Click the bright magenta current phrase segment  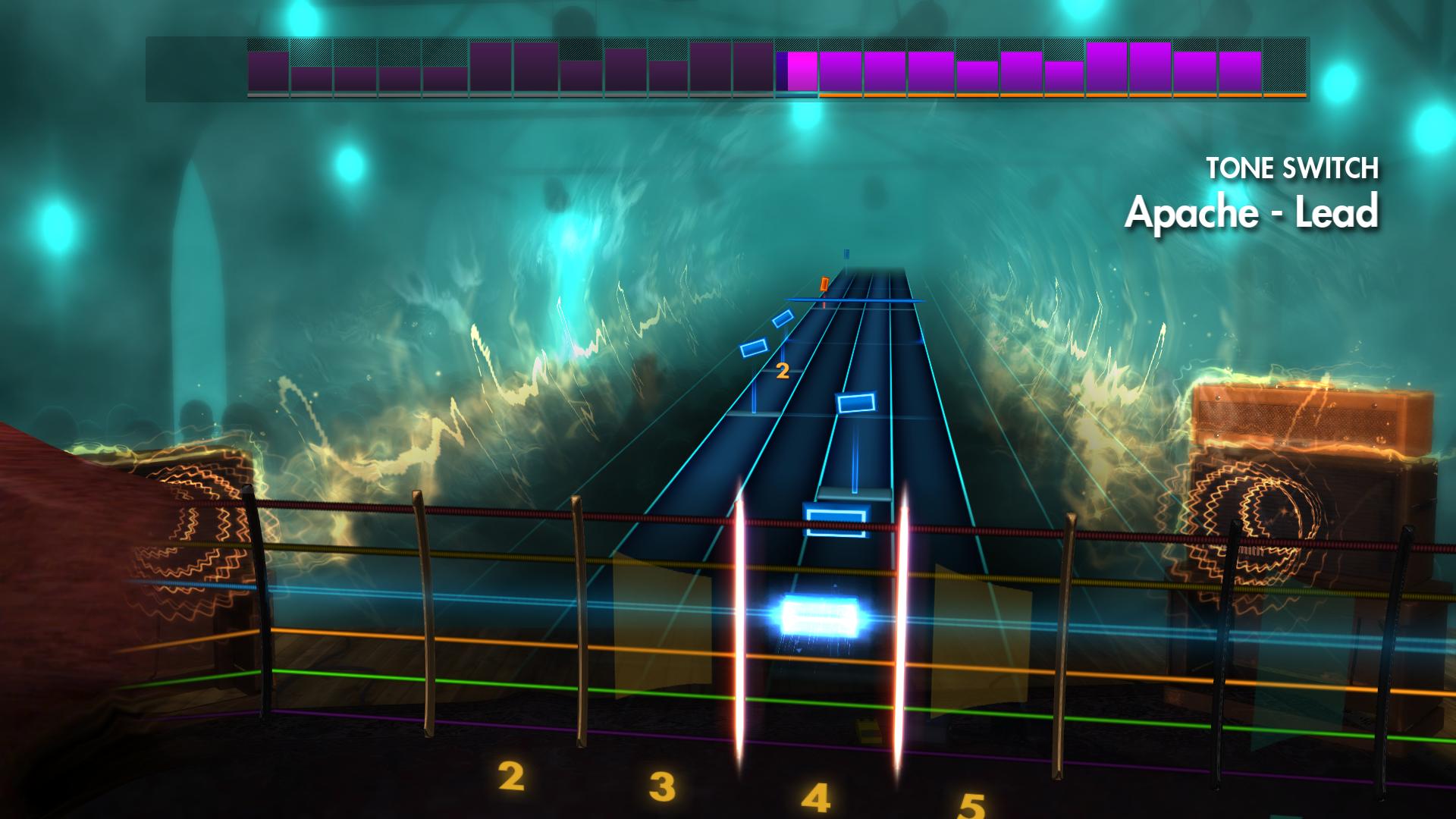point(803,72)
